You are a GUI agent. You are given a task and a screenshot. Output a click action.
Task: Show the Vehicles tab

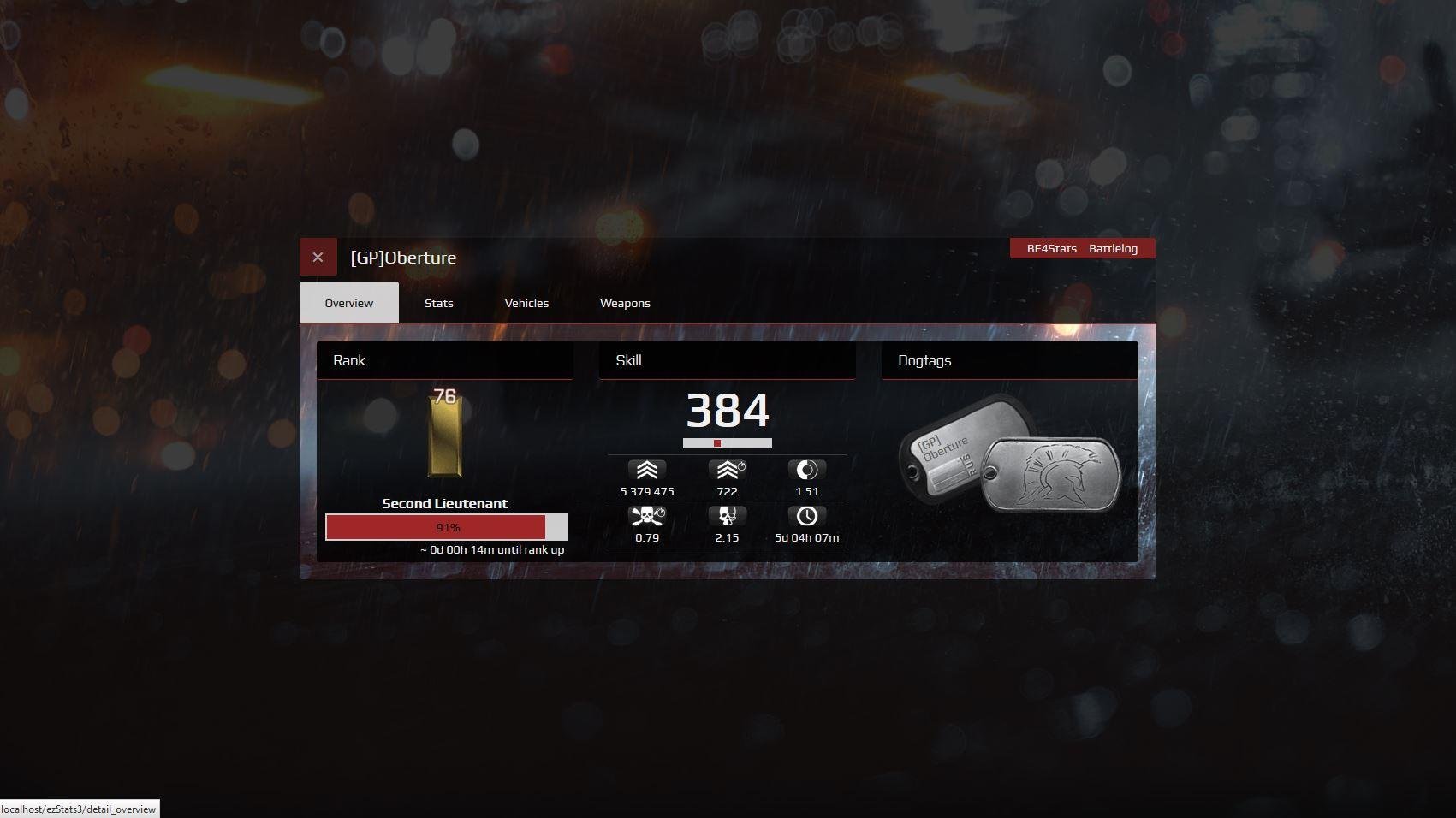coord(526,303)
